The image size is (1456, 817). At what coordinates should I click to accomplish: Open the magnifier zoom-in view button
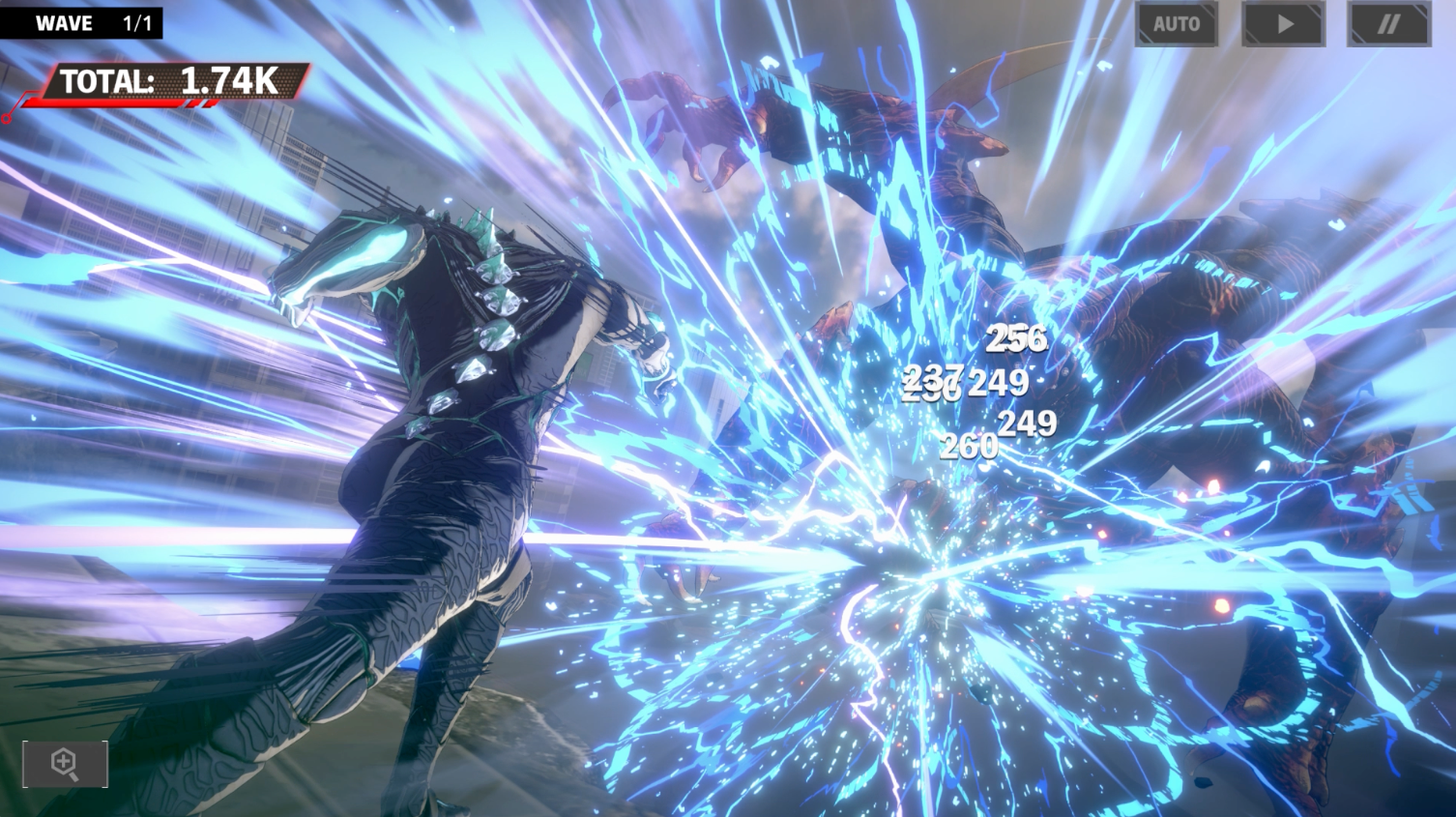65,764
